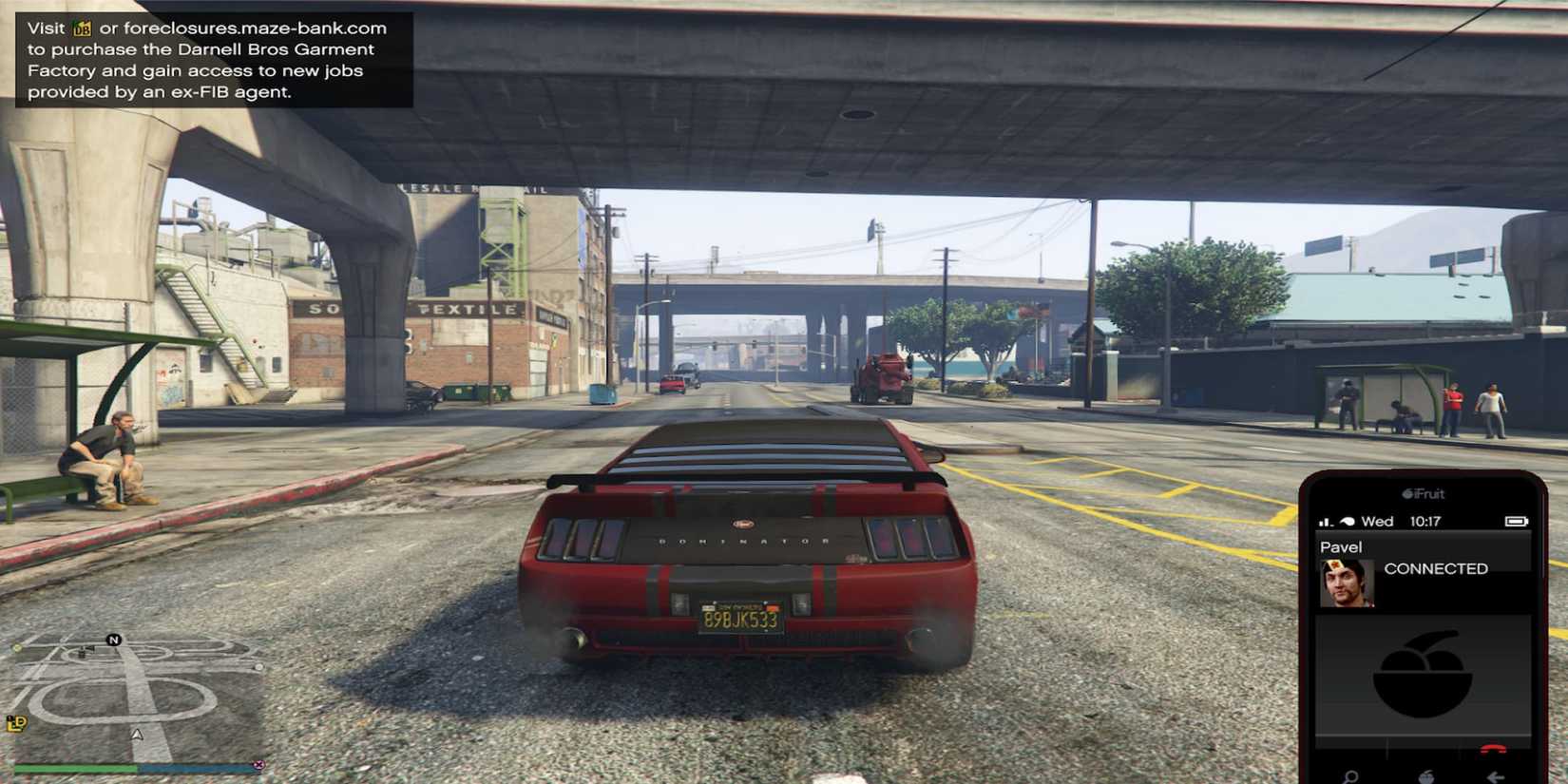Click Pavel's contact photo
Image resolution: width=1568 pixels, height=784 pixels.
[x=1347, y=583]
